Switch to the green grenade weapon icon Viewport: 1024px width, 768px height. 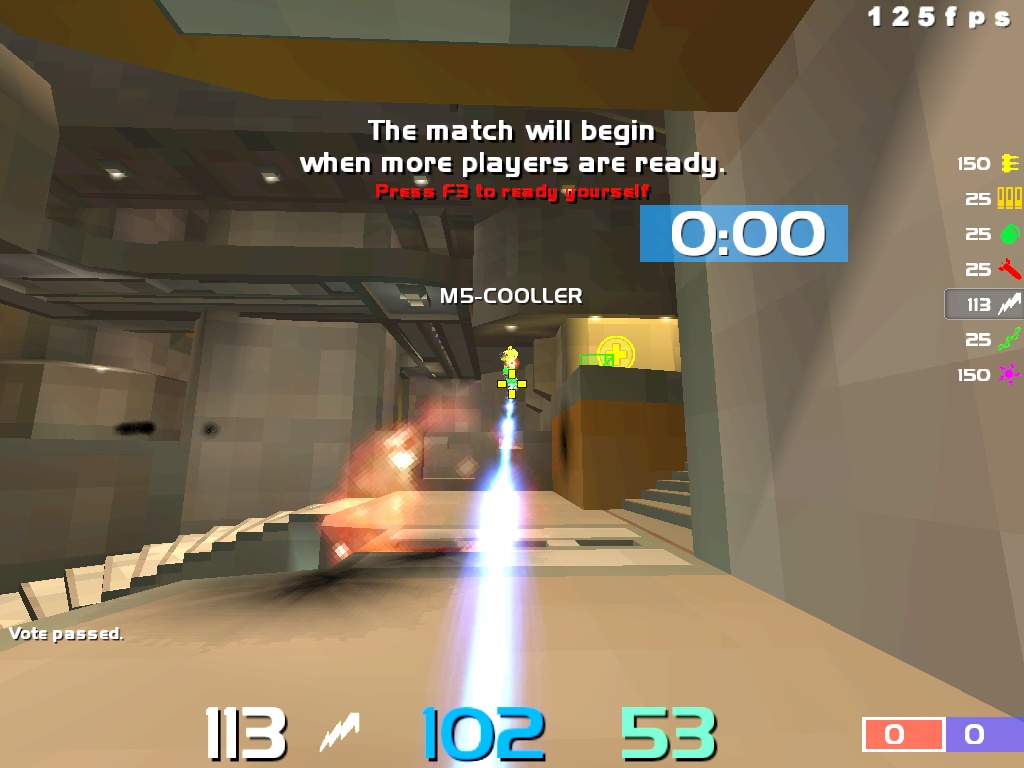1009,234
